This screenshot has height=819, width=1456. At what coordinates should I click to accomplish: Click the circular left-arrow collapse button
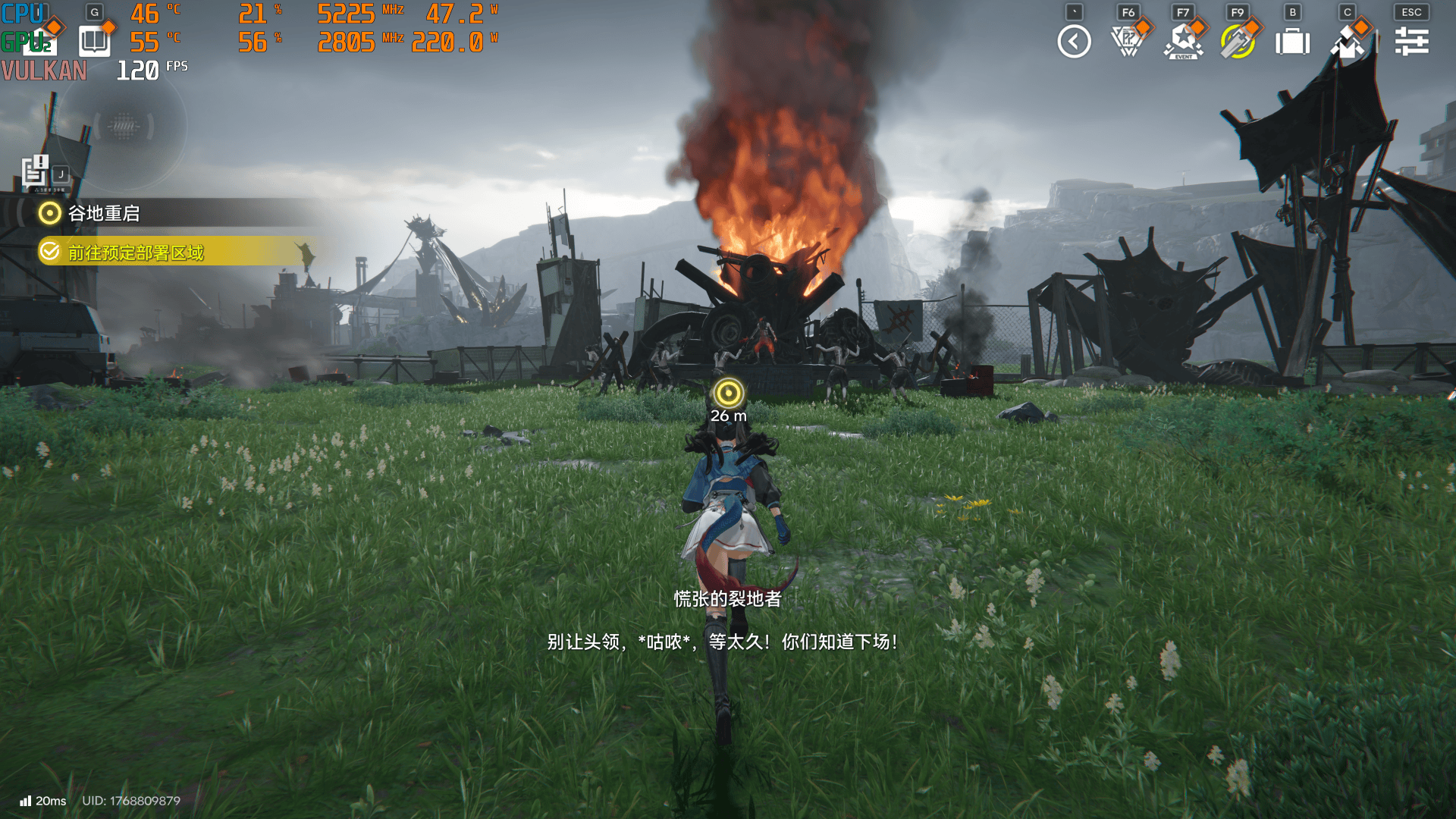tap(1074, 42)
